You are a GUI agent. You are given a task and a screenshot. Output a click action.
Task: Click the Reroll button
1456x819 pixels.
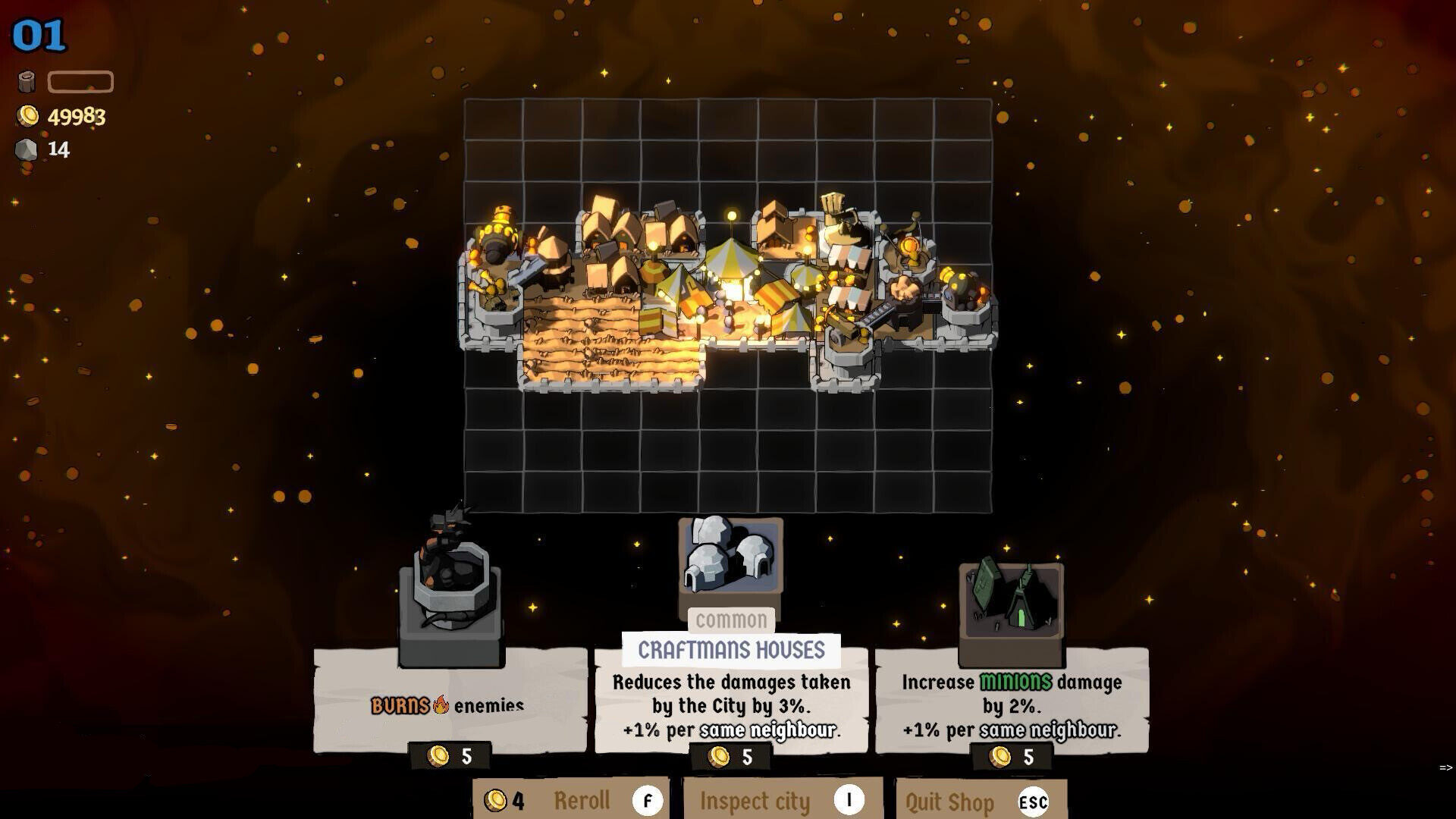[x=581, y=800]
